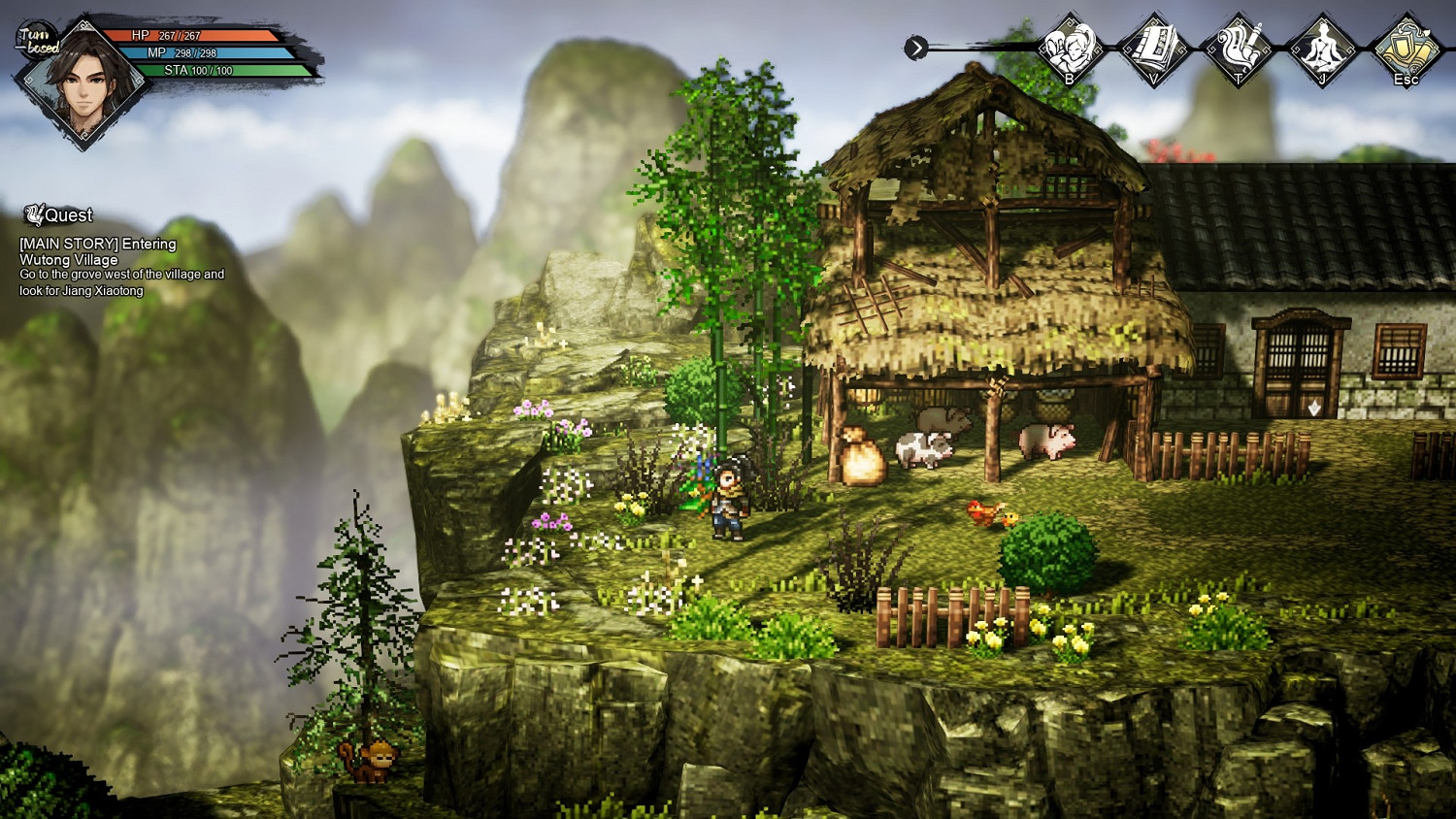This screenshot has height=819, width=1456.
Task: Toggle the Turn-based mode badge
Action: [x=39, y=41]
